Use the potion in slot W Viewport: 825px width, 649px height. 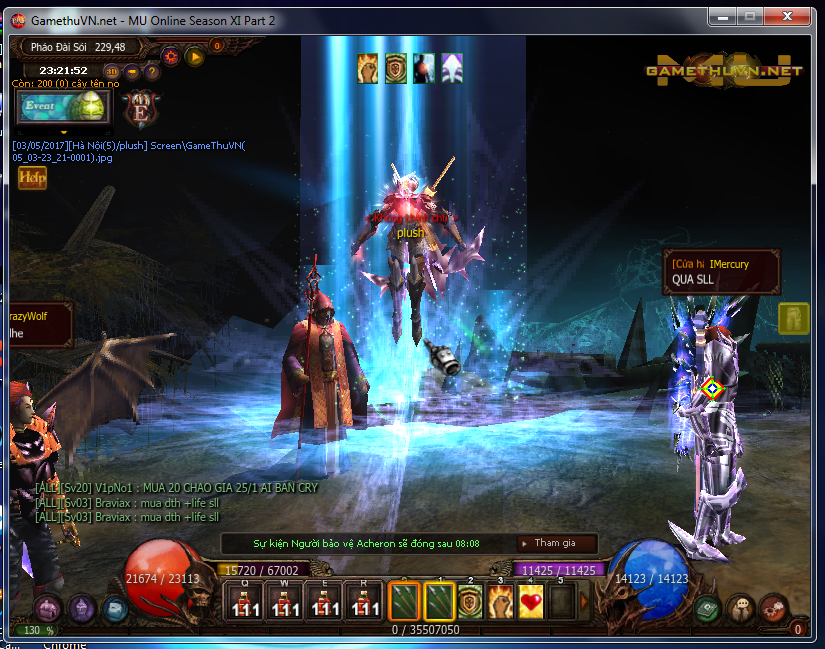pyautogui.click(x=284, y=601)
